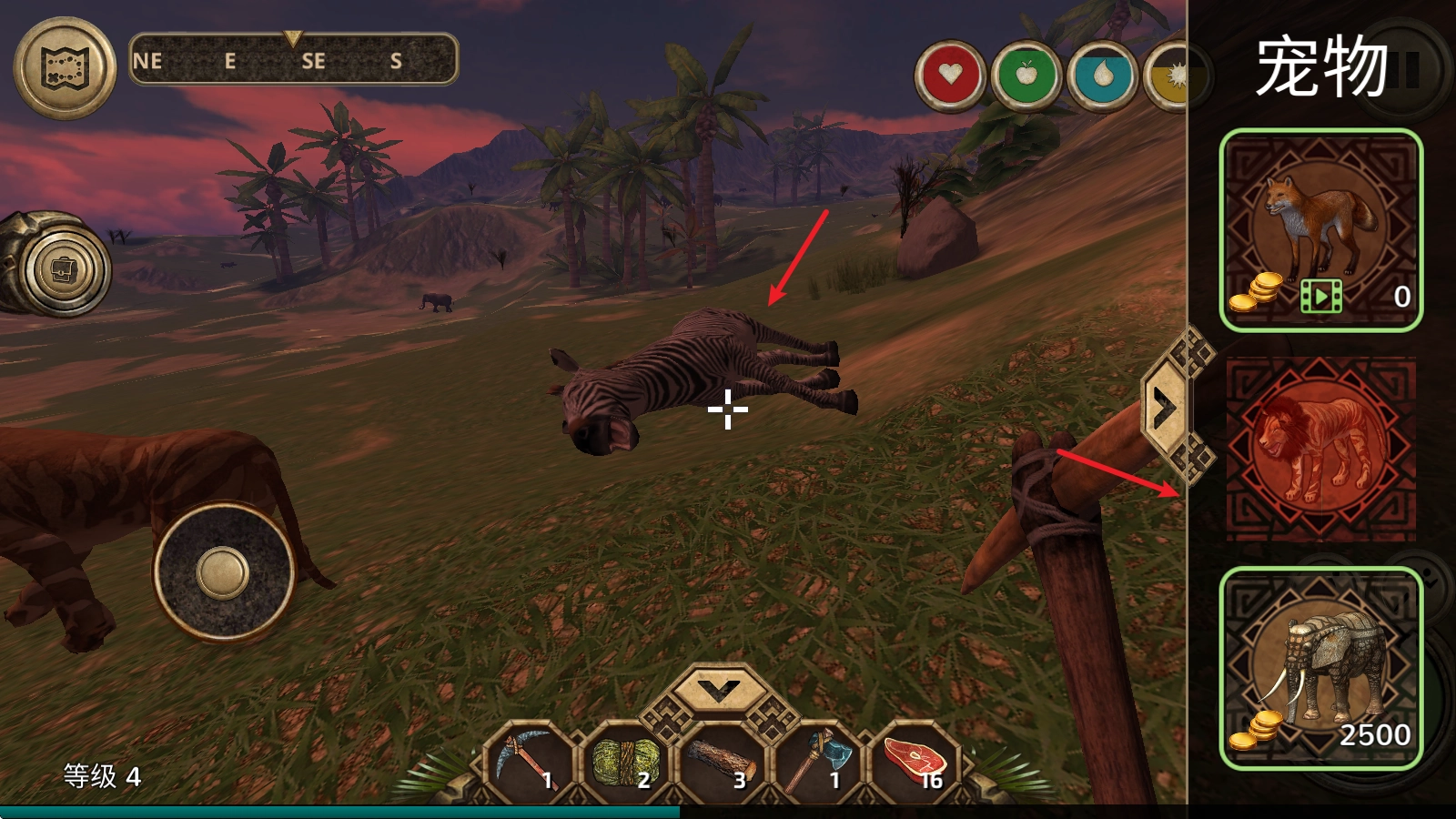Choose the red lion pet card
Viewport: 1456px width, 819px height.
(1320, 449)
